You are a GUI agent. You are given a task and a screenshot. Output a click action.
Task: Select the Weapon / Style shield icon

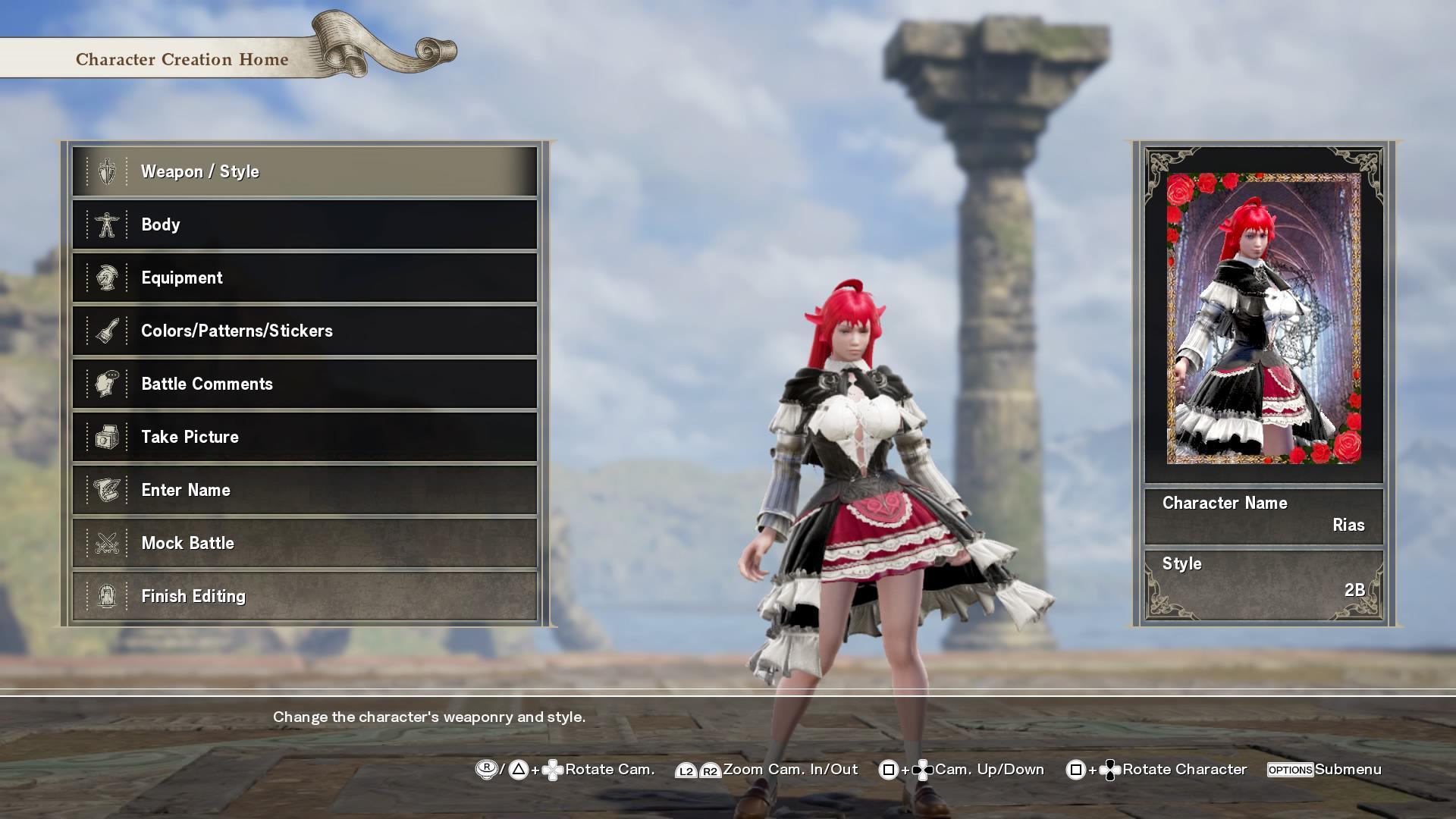[x=108, y=171]
